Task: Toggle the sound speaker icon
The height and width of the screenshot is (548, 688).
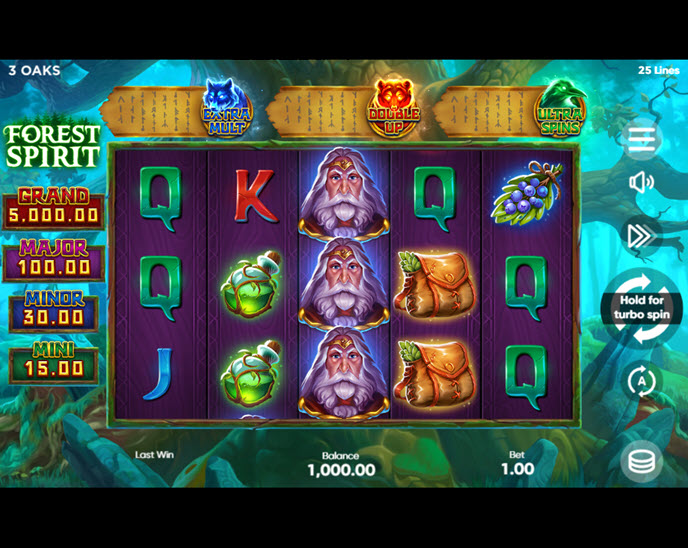Action: 641,182
